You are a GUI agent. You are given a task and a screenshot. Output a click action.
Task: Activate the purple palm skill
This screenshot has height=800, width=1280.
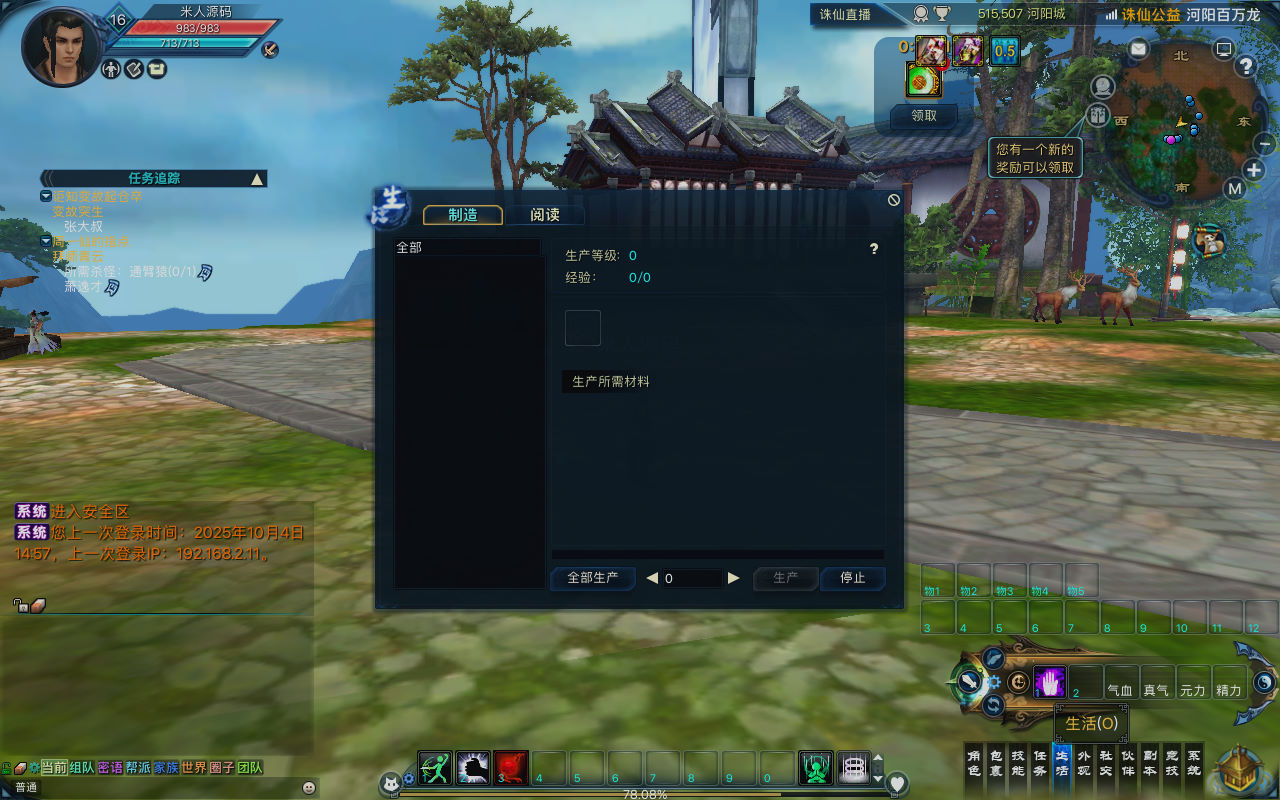[x=1049, y=682]
